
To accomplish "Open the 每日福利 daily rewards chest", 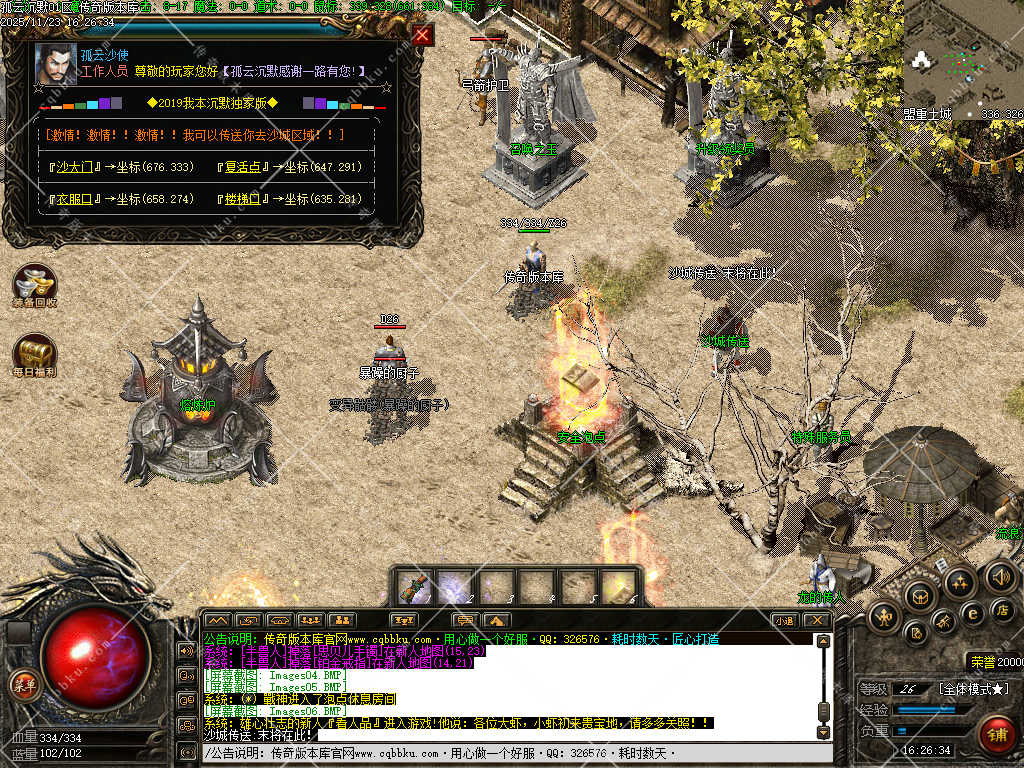I will (34, 354).
